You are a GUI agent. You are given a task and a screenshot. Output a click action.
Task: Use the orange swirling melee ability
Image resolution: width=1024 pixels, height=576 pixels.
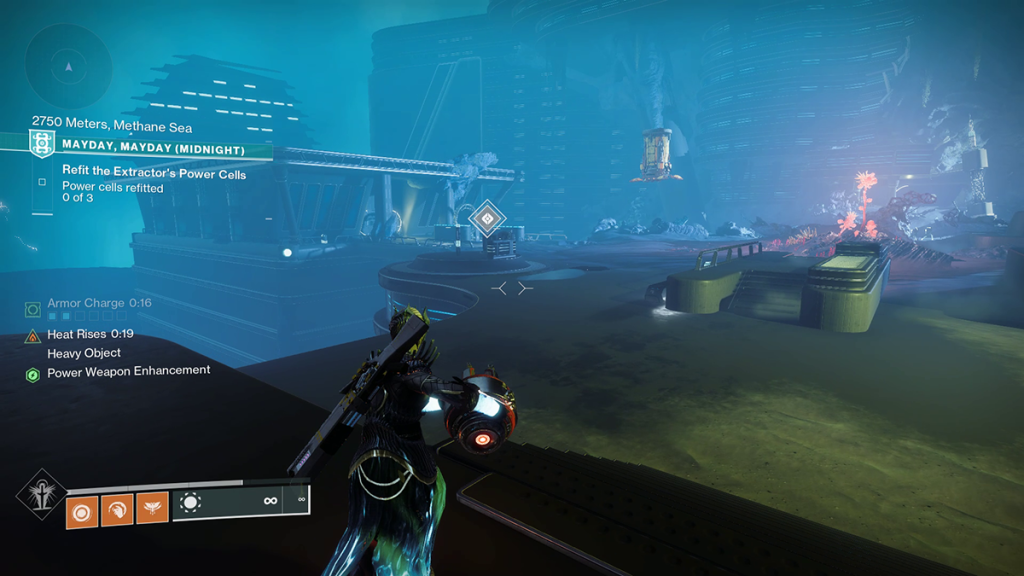tap(116, 509)
